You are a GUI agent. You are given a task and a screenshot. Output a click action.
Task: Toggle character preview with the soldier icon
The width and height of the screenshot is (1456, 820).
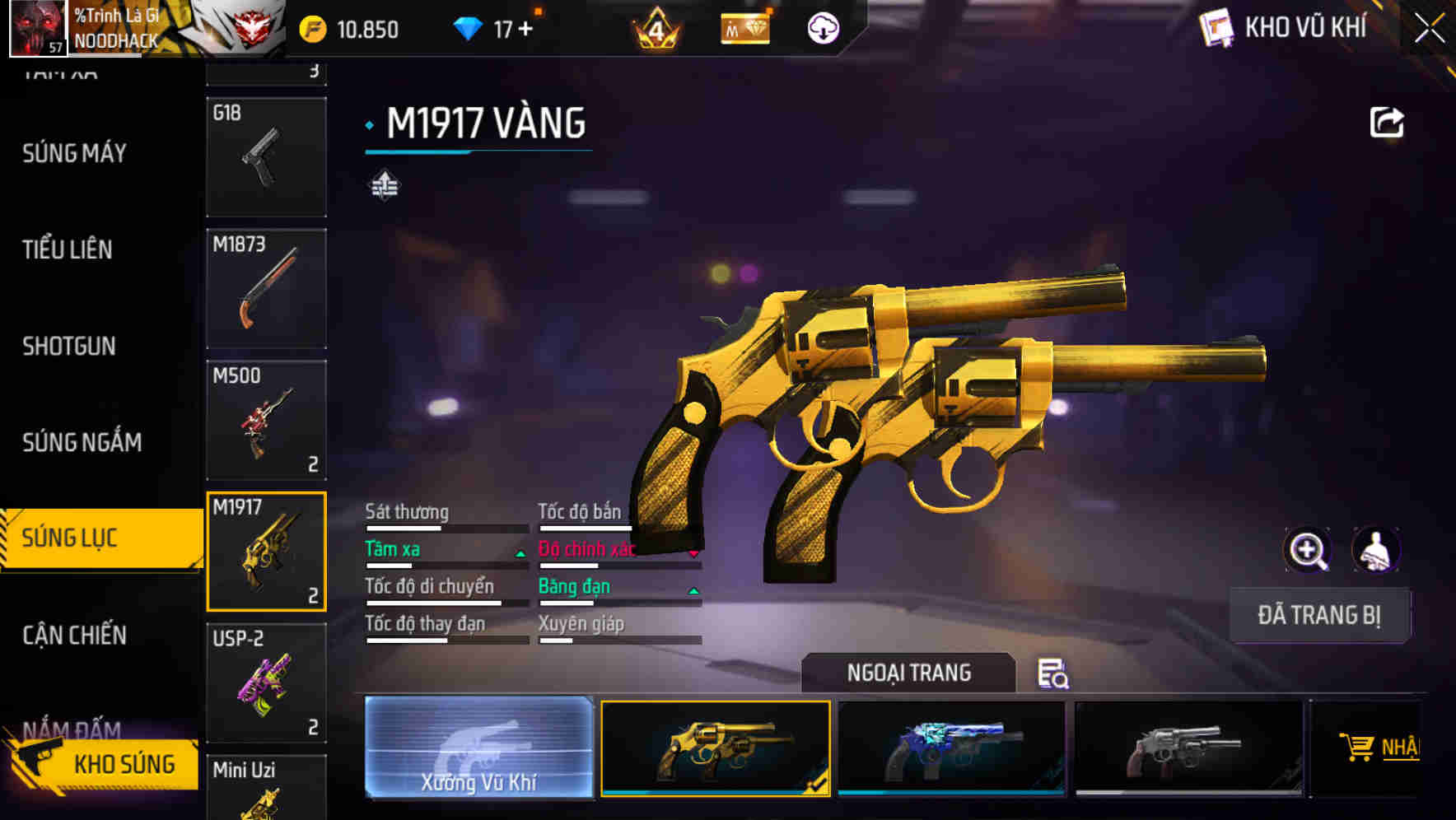[x=1377, y=549]
